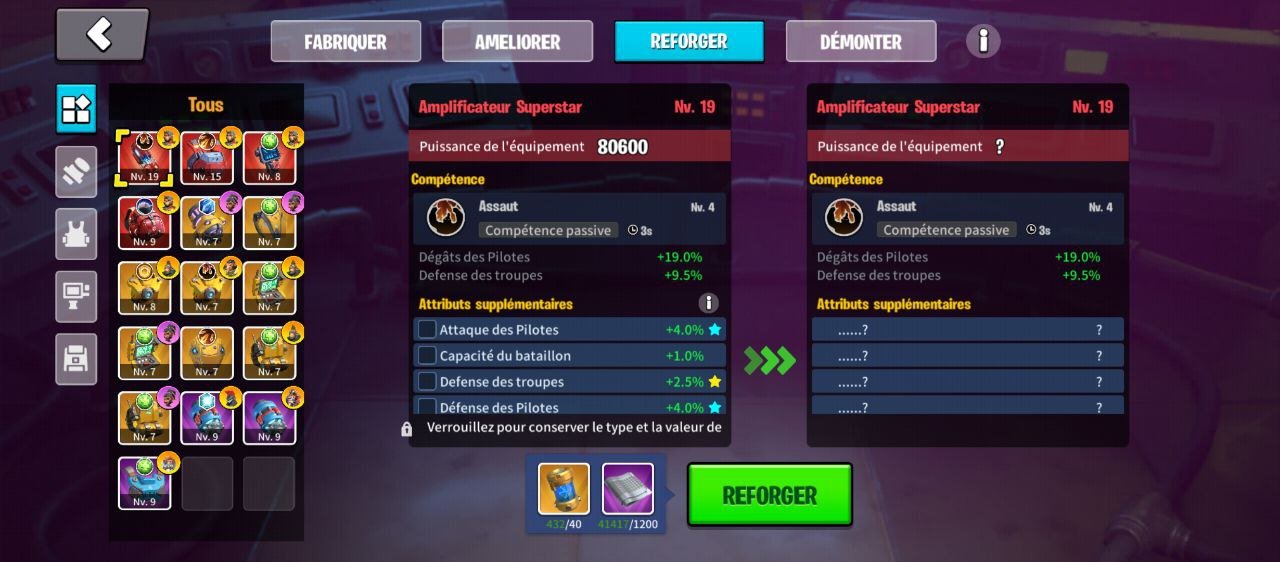Select the Nv. 15 red equipment item
1280x562 pixels.
207,158
